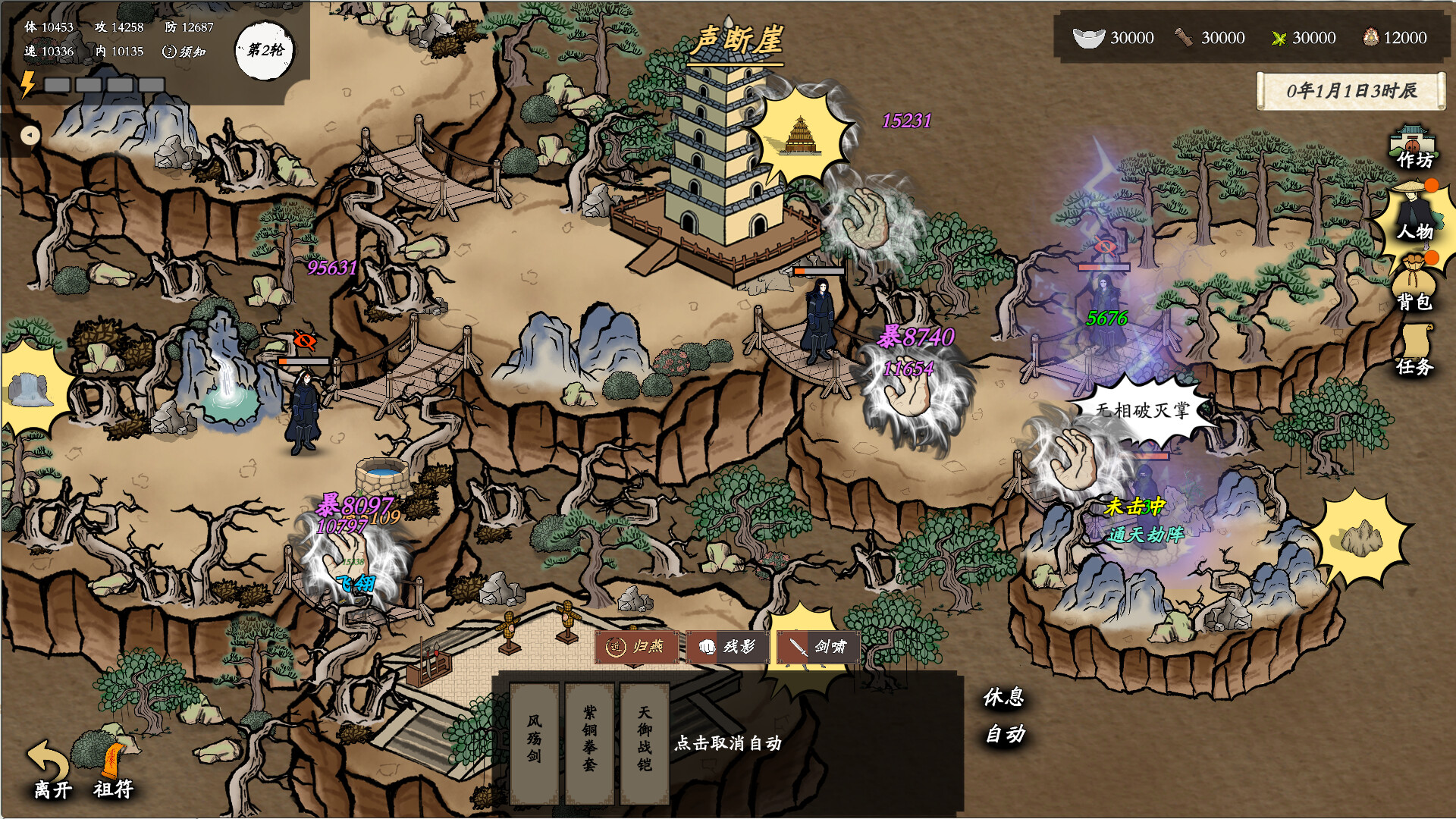The height and width of the screenshot is (819, 1456).
Task: Collapse the side panel with the circular arrow
Action: pos(30,135)
